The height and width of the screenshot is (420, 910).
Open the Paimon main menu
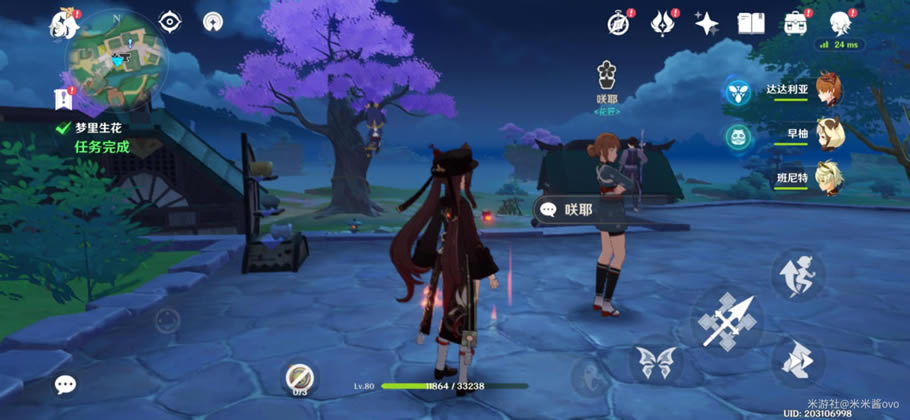pyautogui.click(x=65, y=25)
